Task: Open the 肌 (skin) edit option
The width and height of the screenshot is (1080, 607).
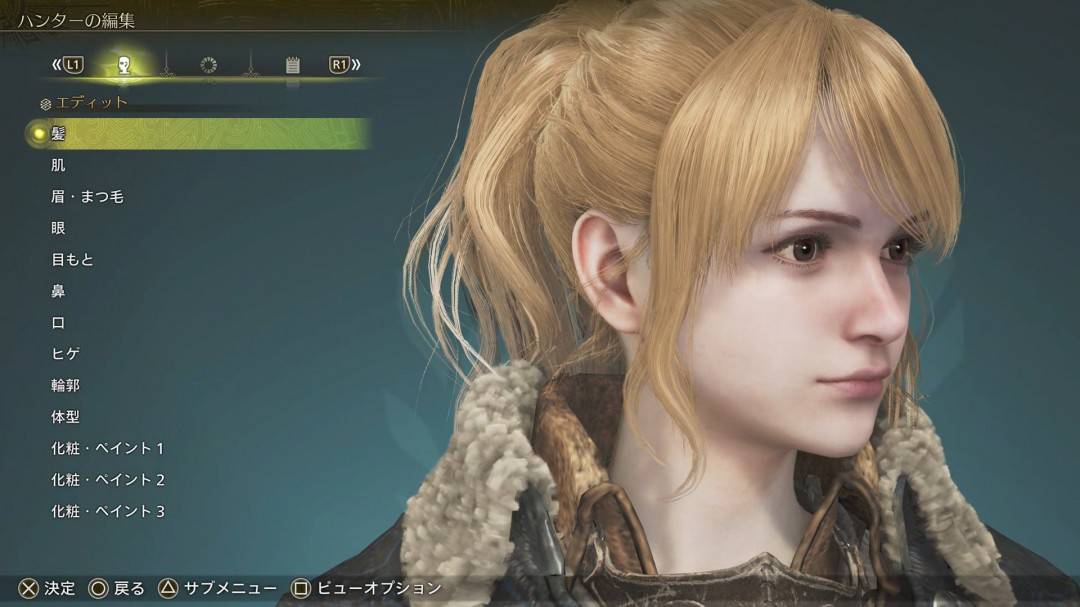Action: tap(58, 165)
